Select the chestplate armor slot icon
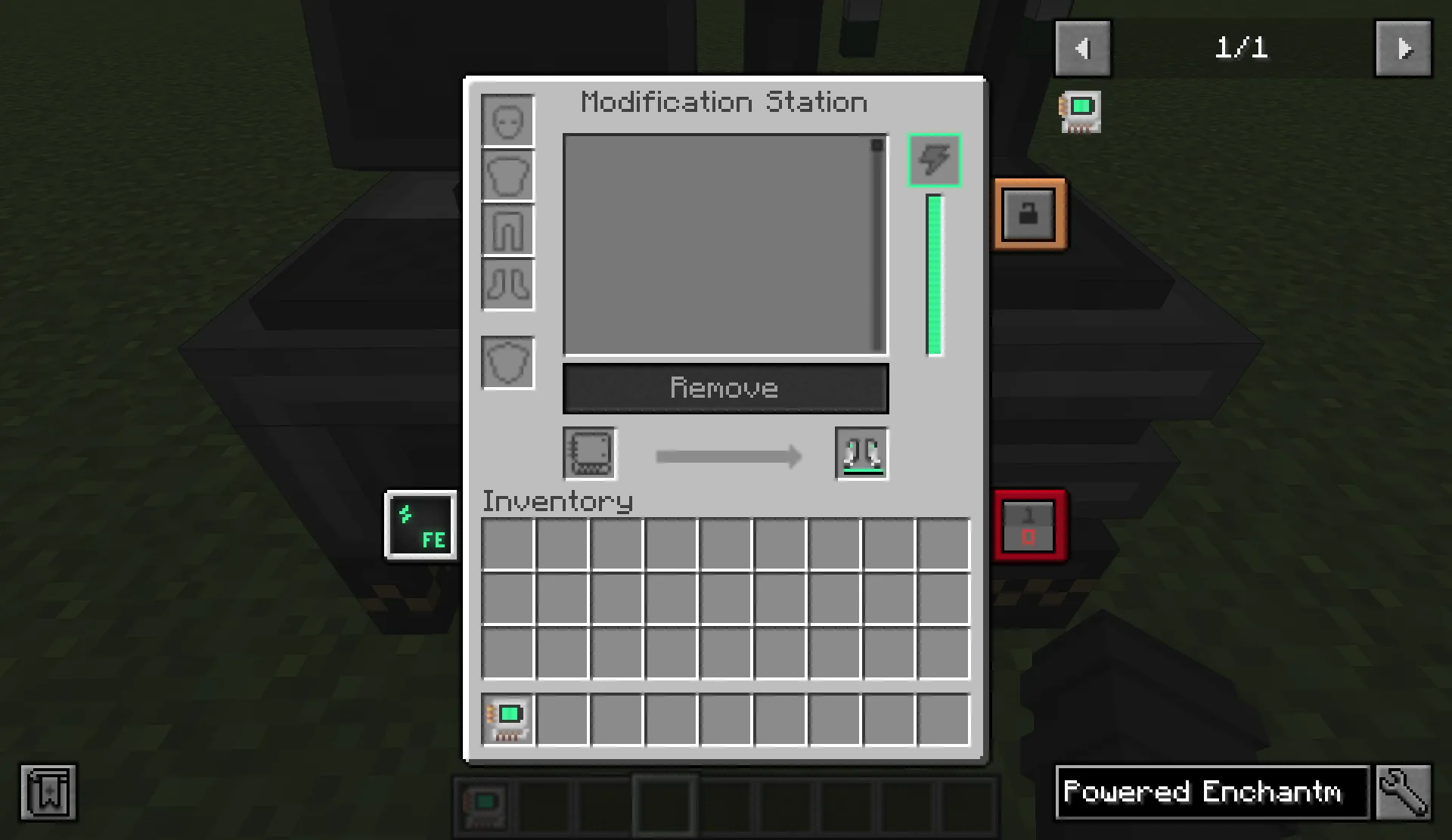This screenshot has height=840, width=1452. pyautogui.click(x=507, y=175)
